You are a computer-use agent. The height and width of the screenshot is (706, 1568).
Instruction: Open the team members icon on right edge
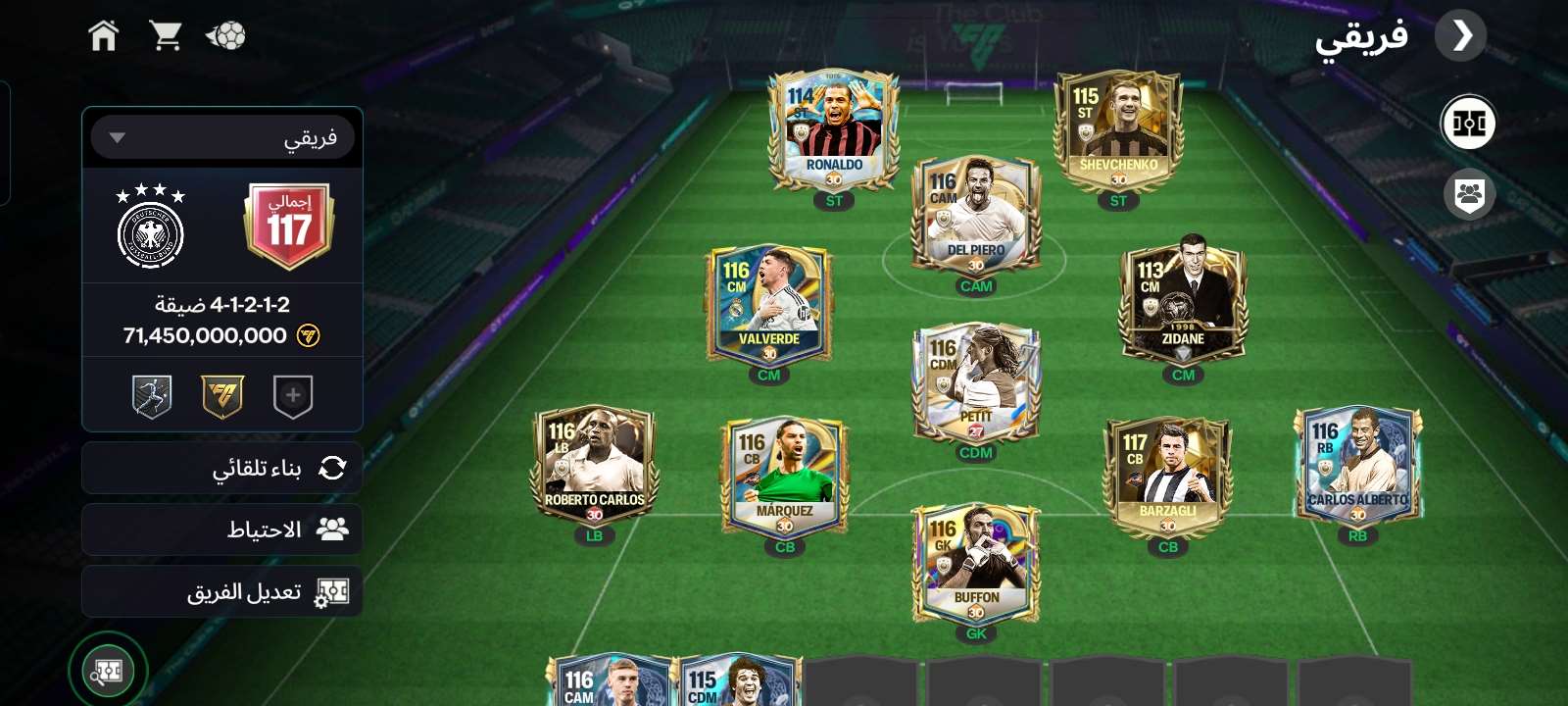tap(1467, 194)
